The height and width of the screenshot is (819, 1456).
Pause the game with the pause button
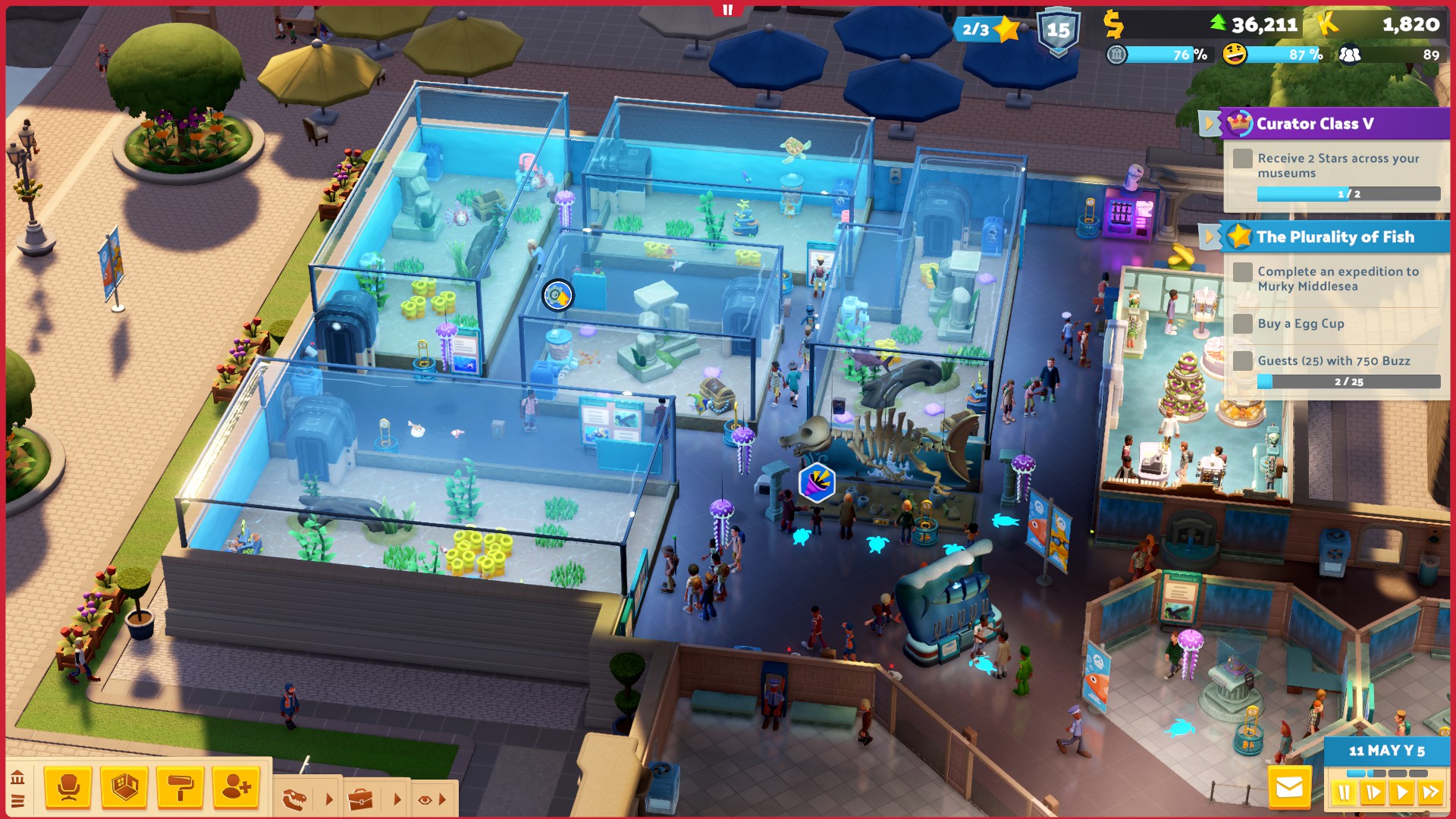click(x=1344, y=793)
